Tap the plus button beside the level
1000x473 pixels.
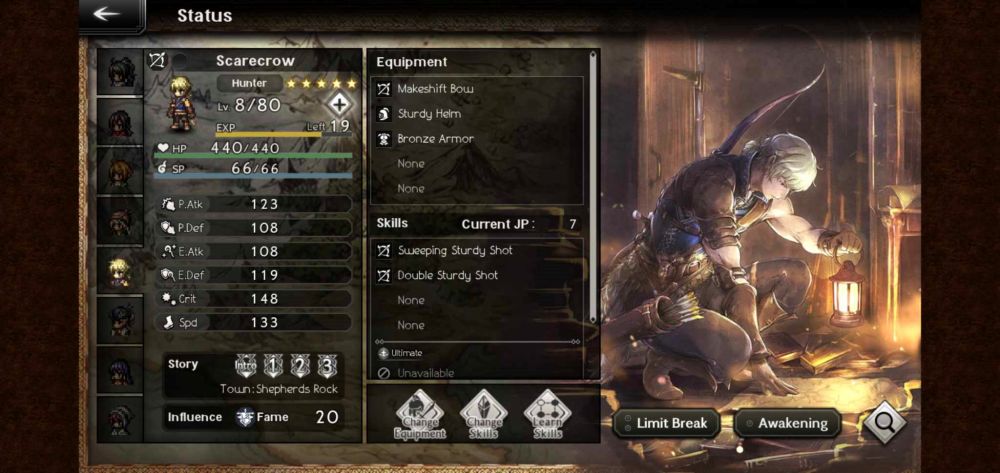pos(341,104)
